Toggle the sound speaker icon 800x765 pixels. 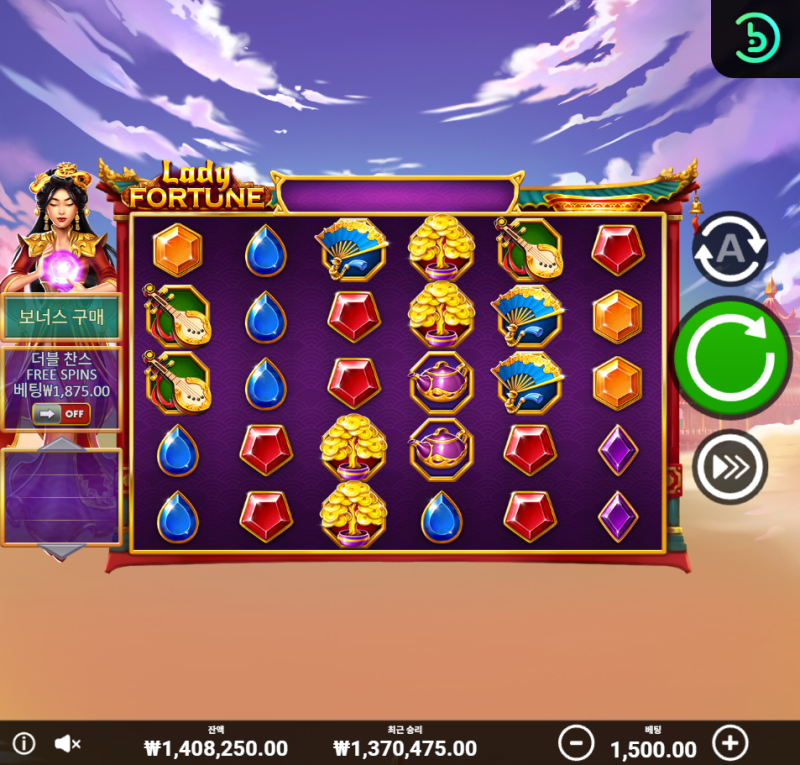pos(67,744)
